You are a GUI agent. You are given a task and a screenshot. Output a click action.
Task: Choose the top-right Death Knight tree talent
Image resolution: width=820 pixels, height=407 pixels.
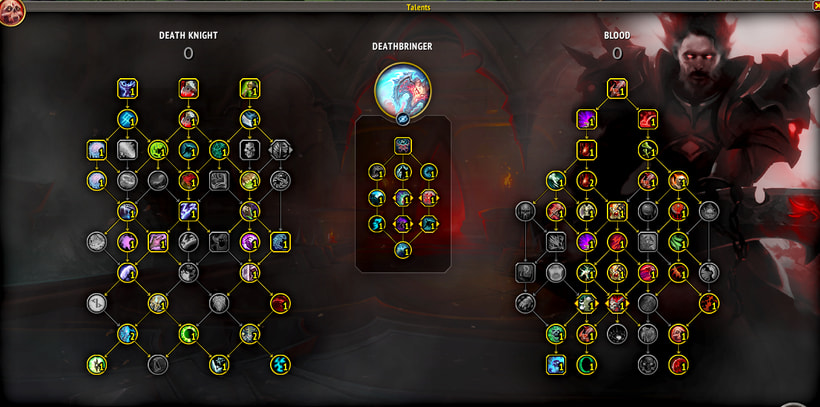coord(249,89)
